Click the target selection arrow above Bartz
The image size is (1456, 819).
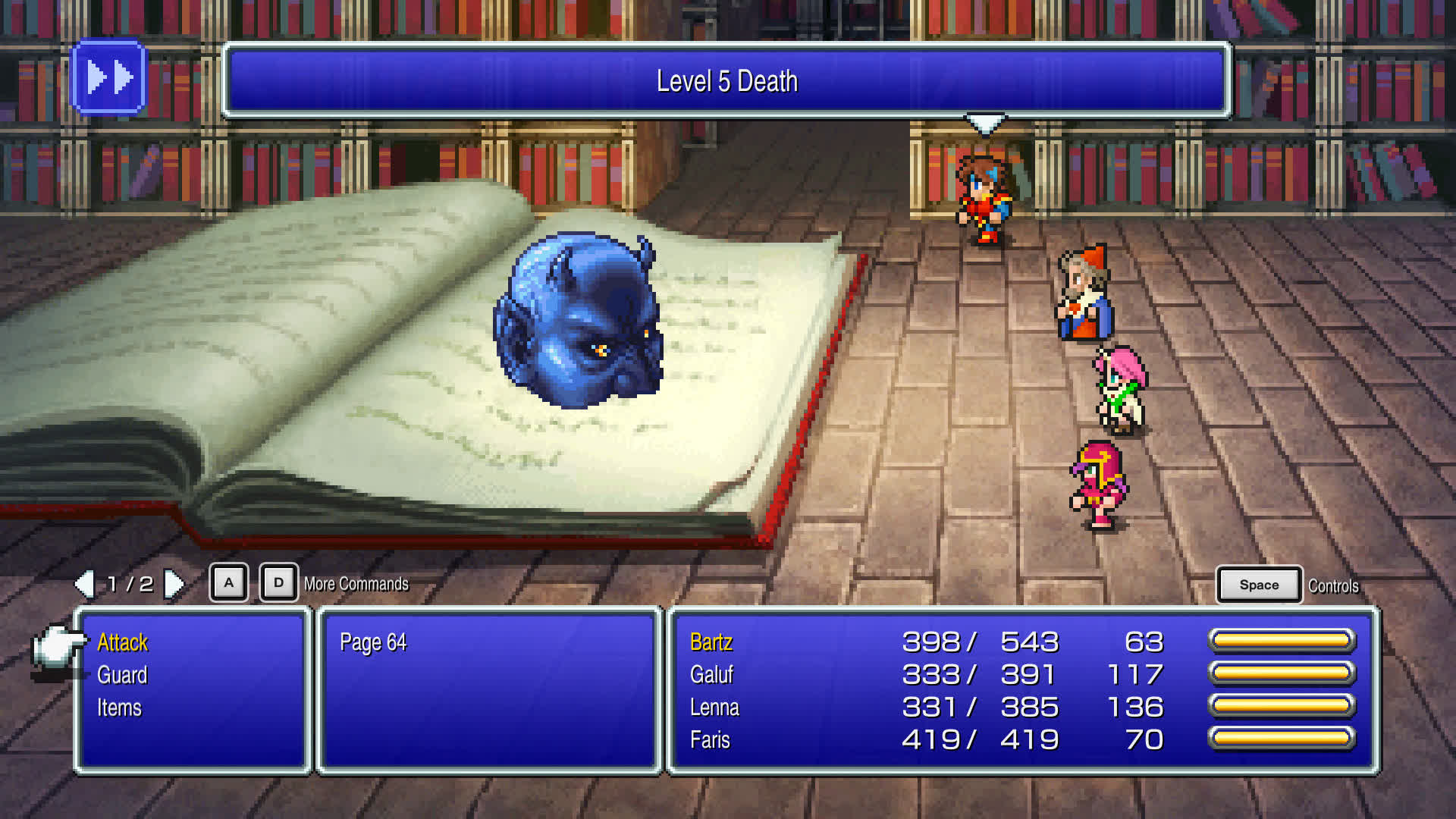pyautogui.click(x=984, y=124)
